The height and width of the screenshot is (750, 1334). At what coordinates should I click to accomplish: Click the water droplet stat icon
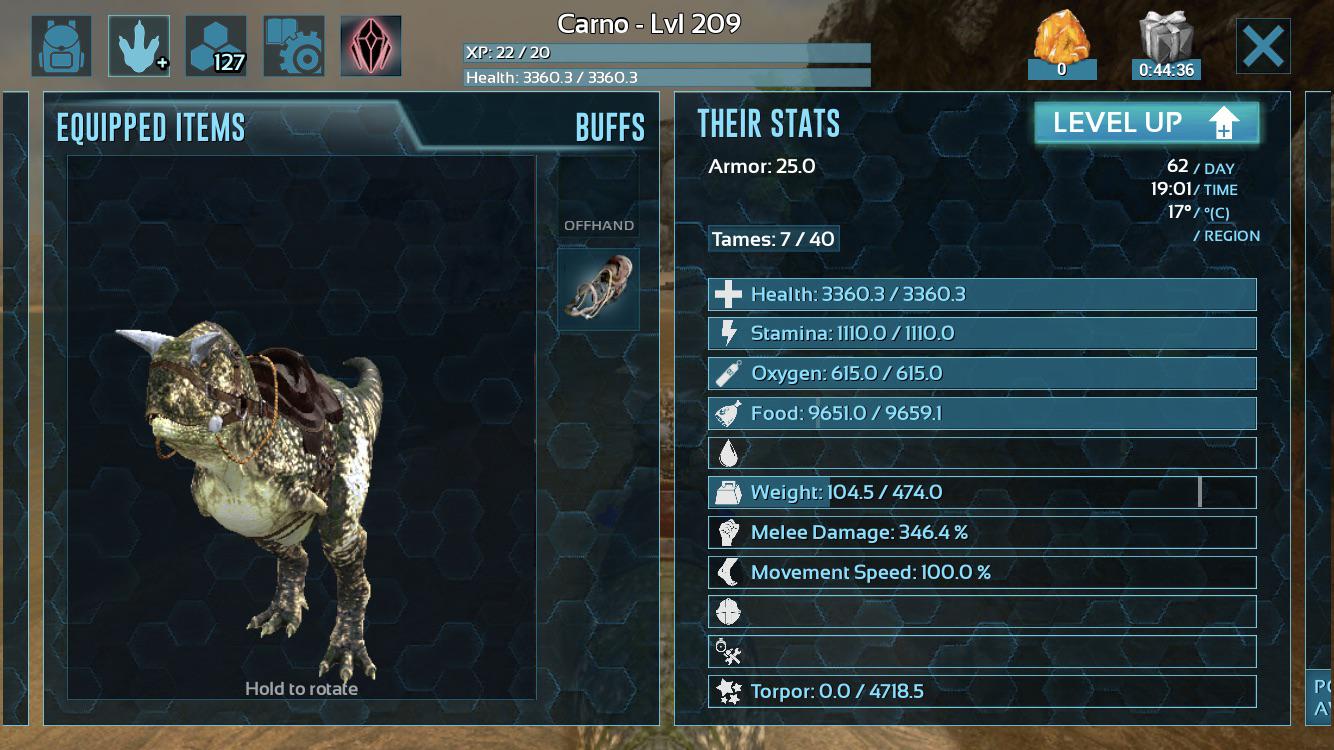point(729,452)
